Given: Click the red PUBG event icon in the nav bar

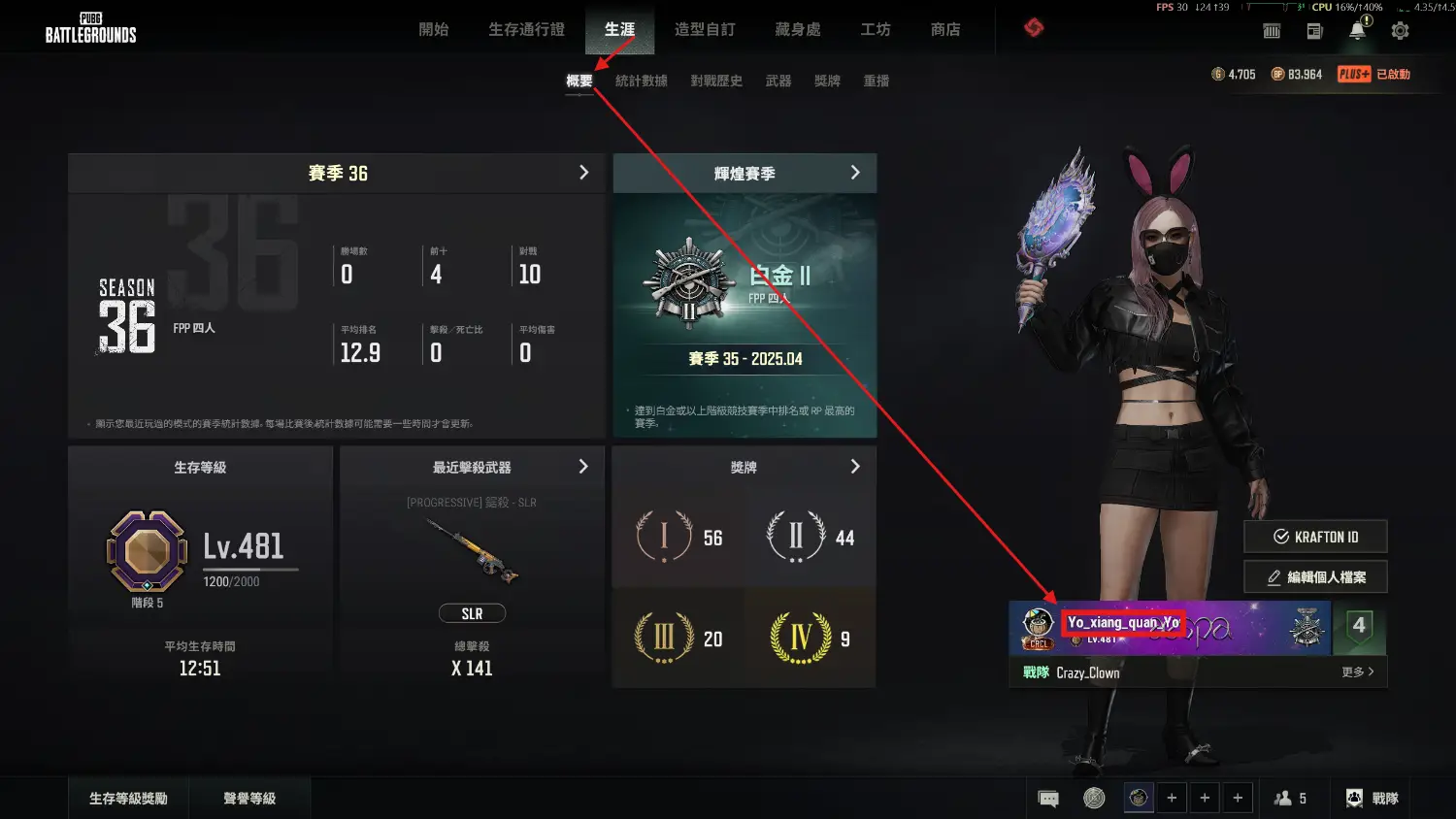Looking at the screenshot, I should (1033, 28).
